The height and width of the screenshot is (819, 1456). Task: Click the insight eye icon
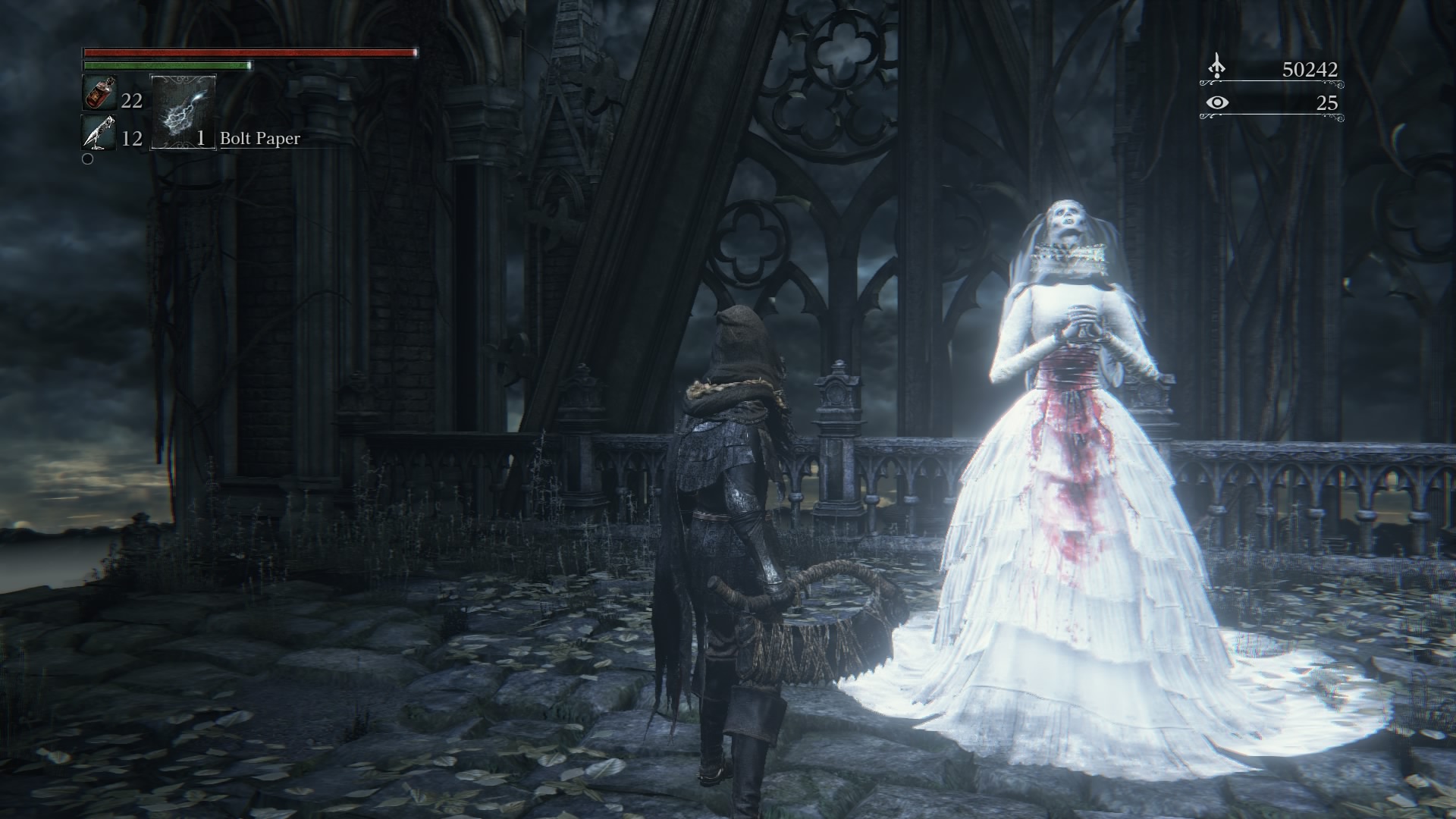[1217, 102]
